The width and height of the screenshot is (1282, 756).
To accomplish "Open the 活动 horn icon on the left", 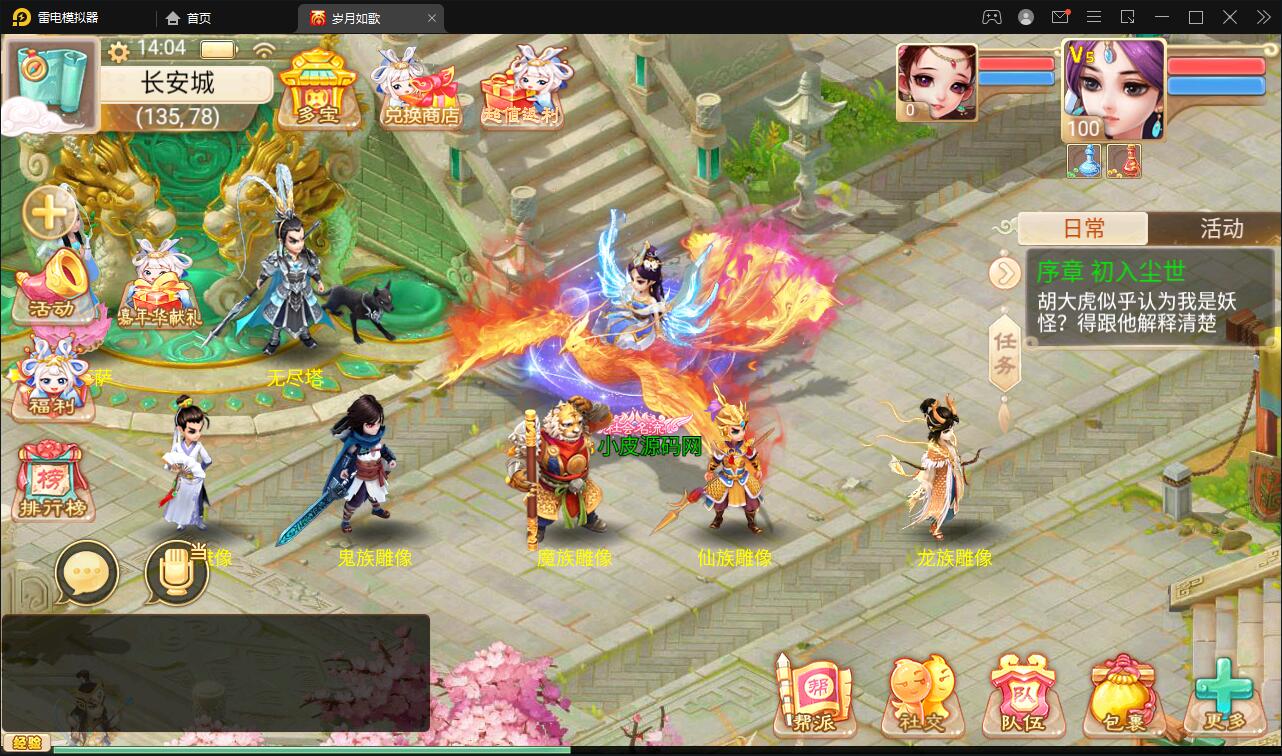I will [x=55, y=285].
